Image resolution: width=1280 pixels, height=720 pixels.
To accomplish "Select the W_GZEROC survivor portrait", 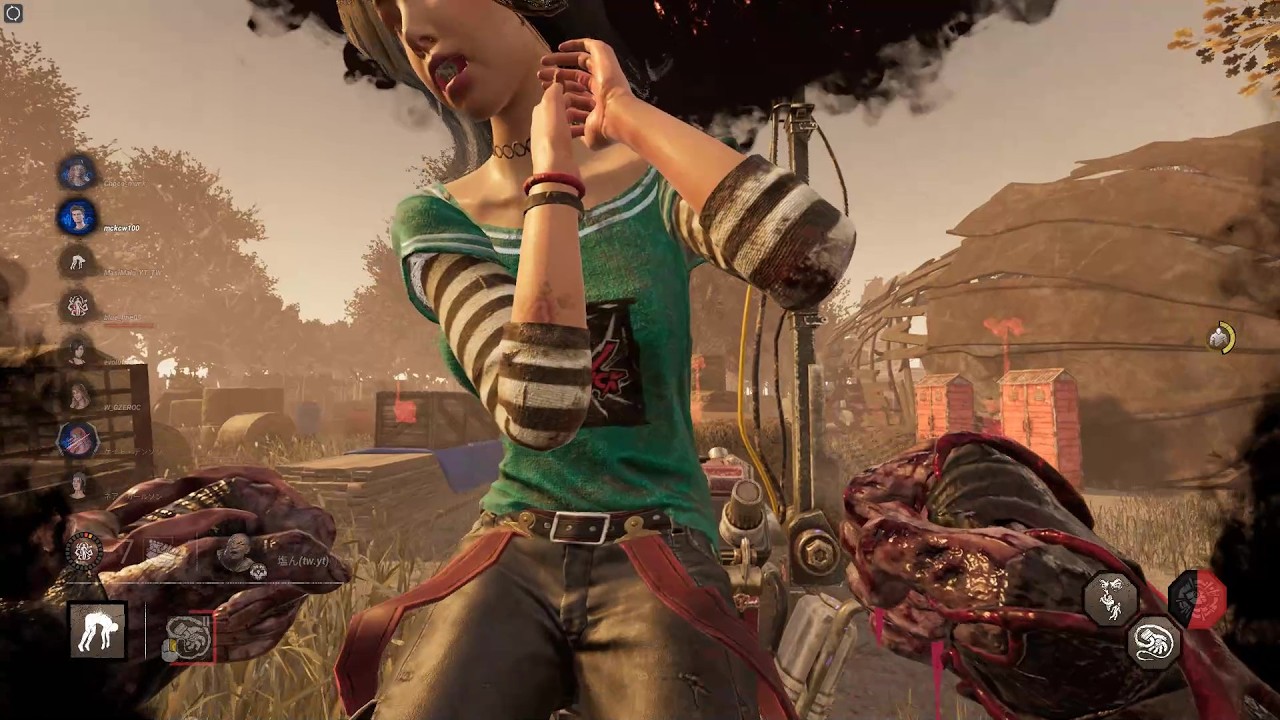I will pos(78,397).
